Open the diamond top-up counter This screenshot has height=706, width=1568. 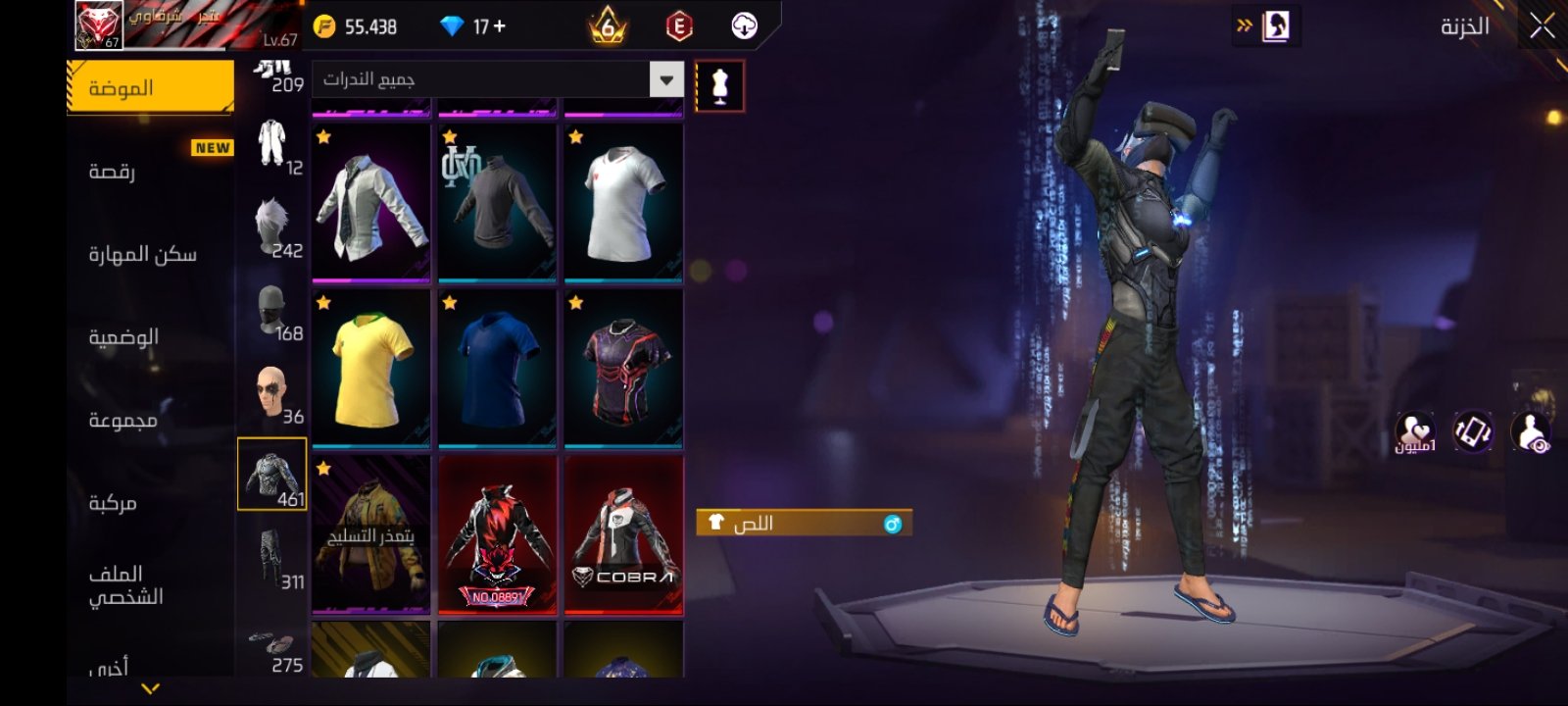tap(475, 26)
